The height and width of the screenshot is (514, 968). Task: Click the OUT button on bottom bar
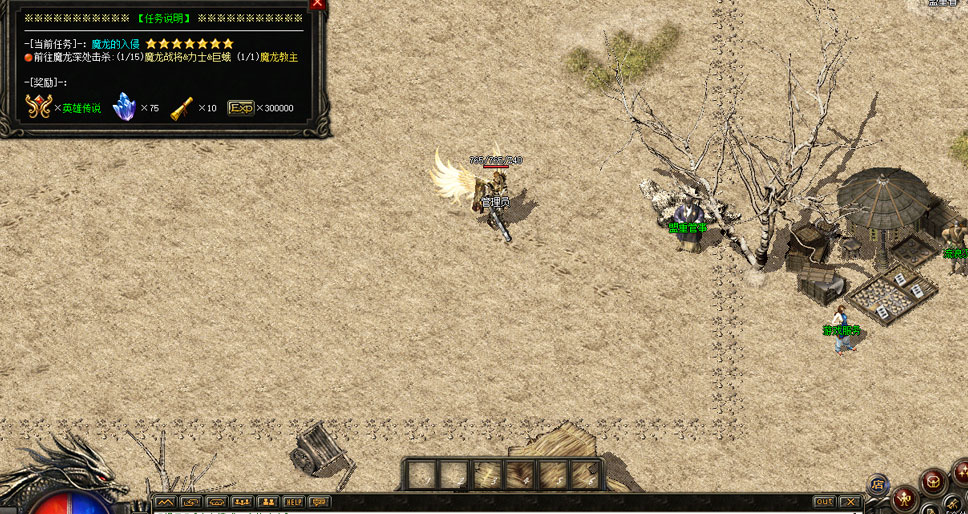pos(824,502)
